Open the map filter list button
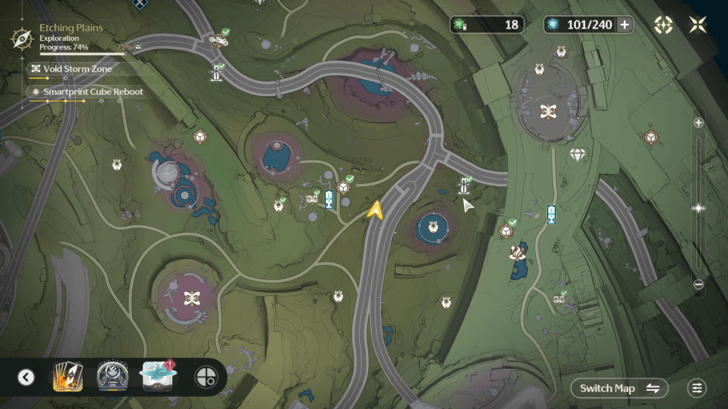Image resolution: width=728 pixels, height=409 pixels. (x=697, y=388)
